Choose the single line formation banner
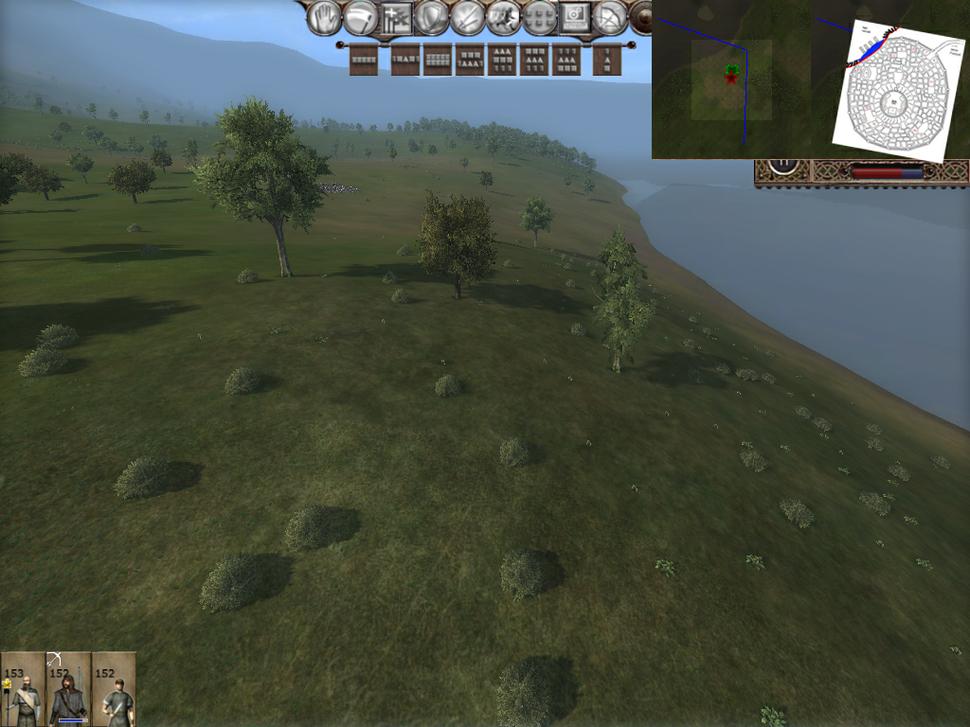Image resolution: width=970 pixels, height=727 pixels. (x=364, y=60)
